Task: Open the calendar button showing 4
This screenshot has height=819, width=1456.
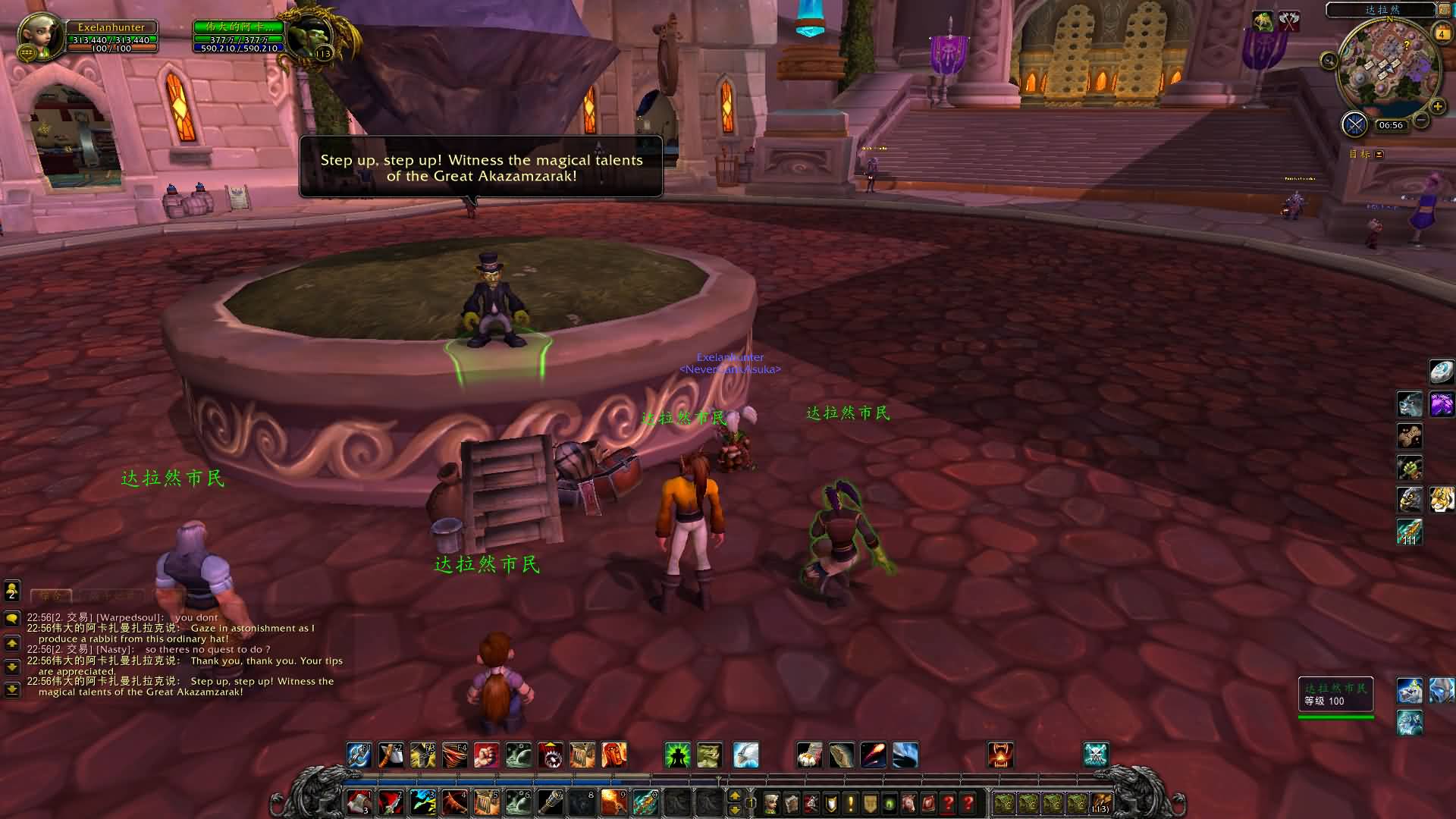Action: 1441,34
